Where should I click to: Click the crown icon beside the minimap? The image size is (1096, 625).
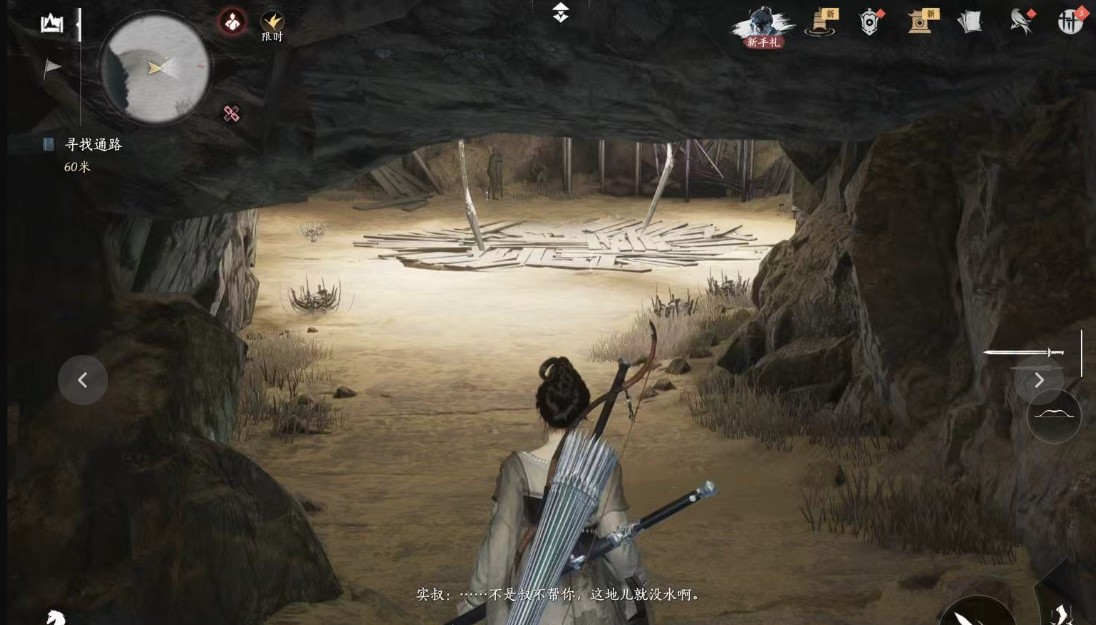pyautogui.click(x=52, y=24)
